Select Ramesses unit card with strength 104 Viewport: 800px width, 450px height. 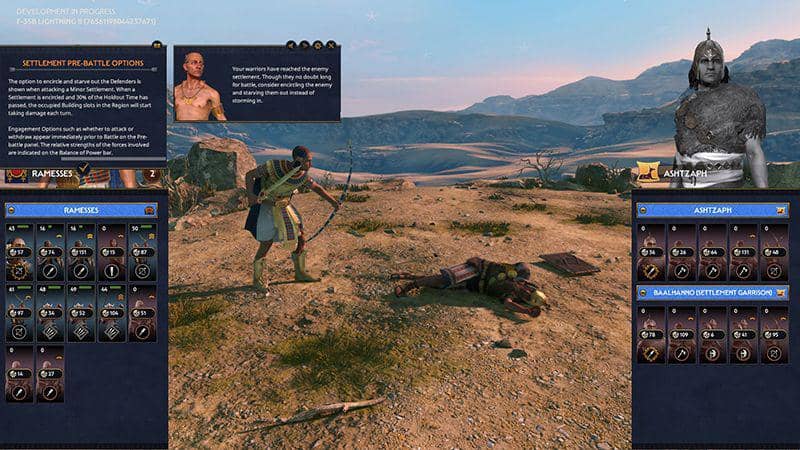click(112, 312)
